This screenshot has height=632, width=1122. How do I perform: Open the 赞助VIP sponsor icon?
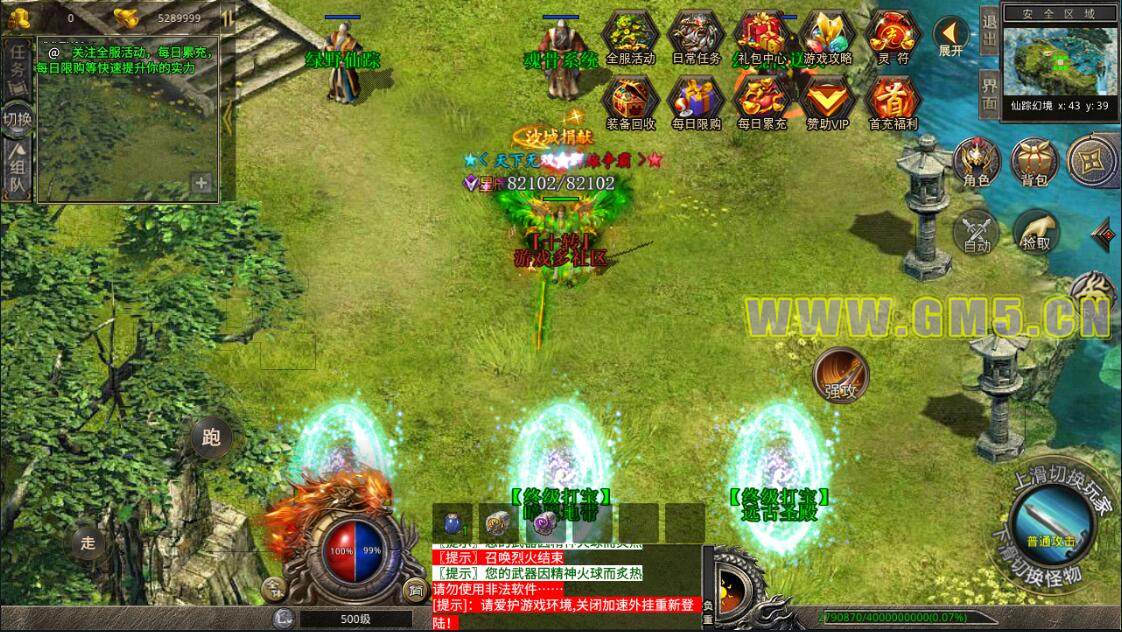point(827,101)
